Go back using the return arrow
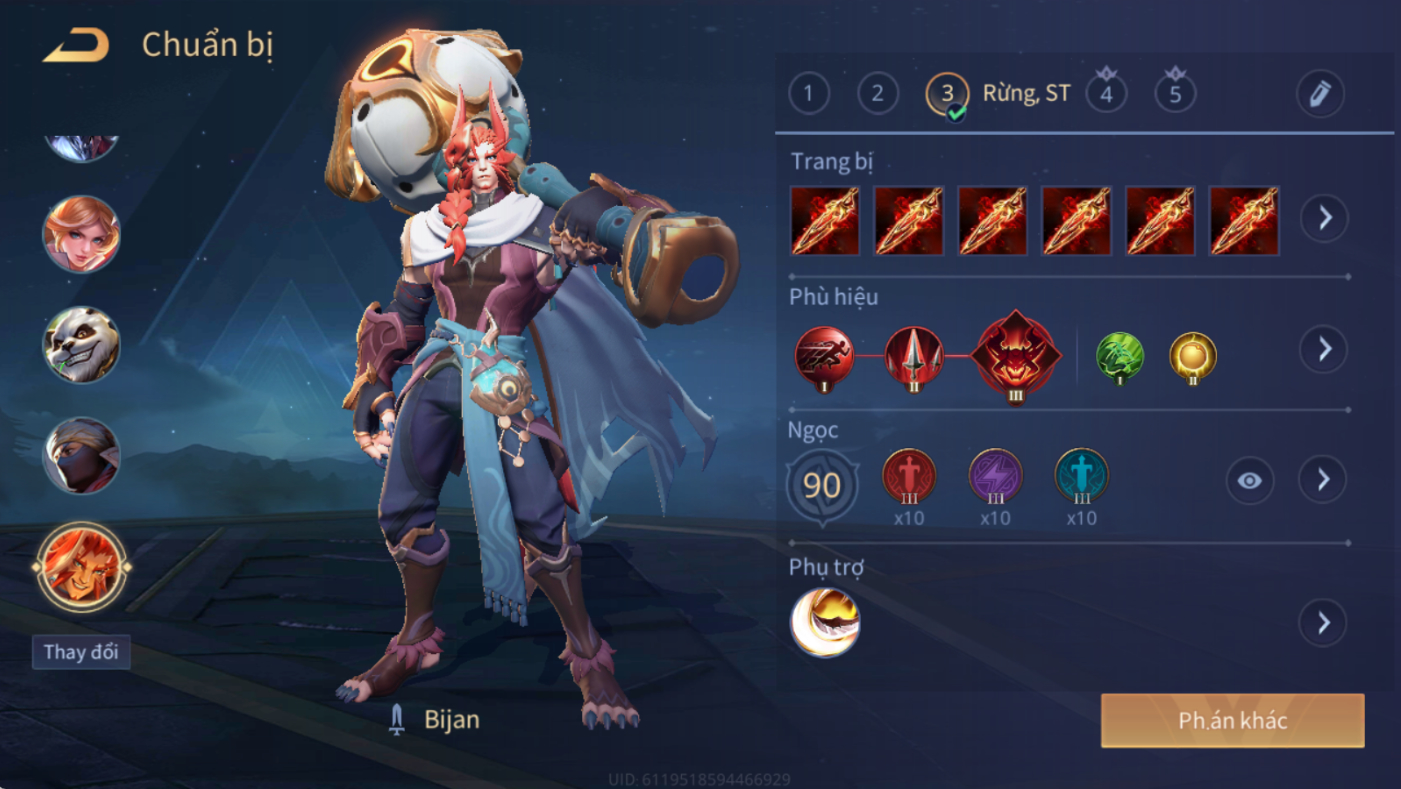 (76, 46)
